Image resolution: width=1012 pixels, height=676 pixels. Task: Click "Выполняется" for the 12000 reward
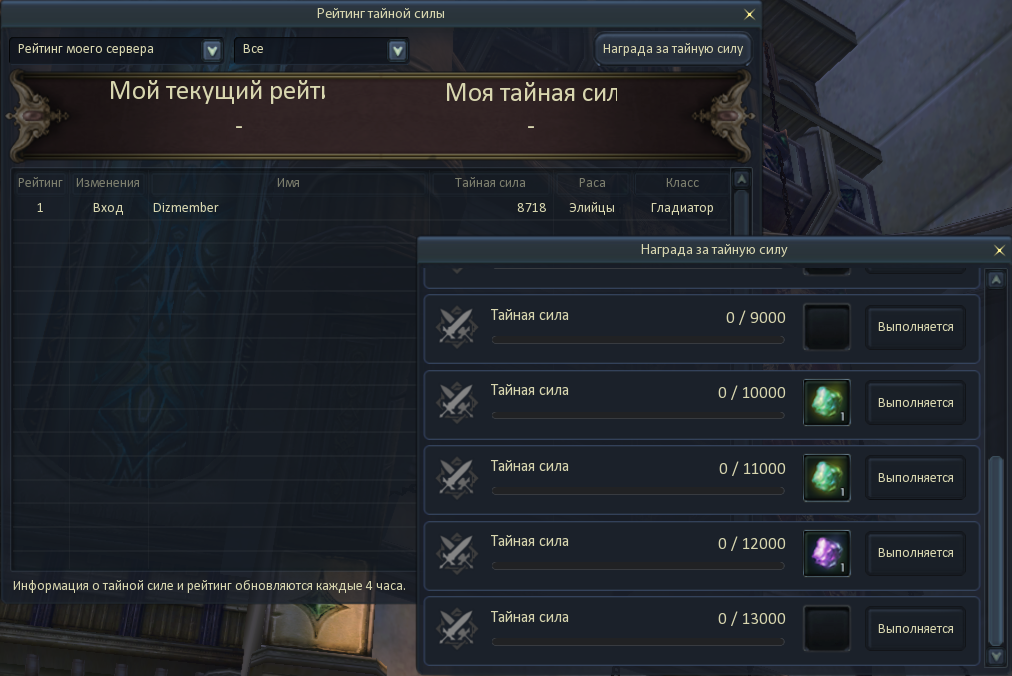click(x=915, y=553)
